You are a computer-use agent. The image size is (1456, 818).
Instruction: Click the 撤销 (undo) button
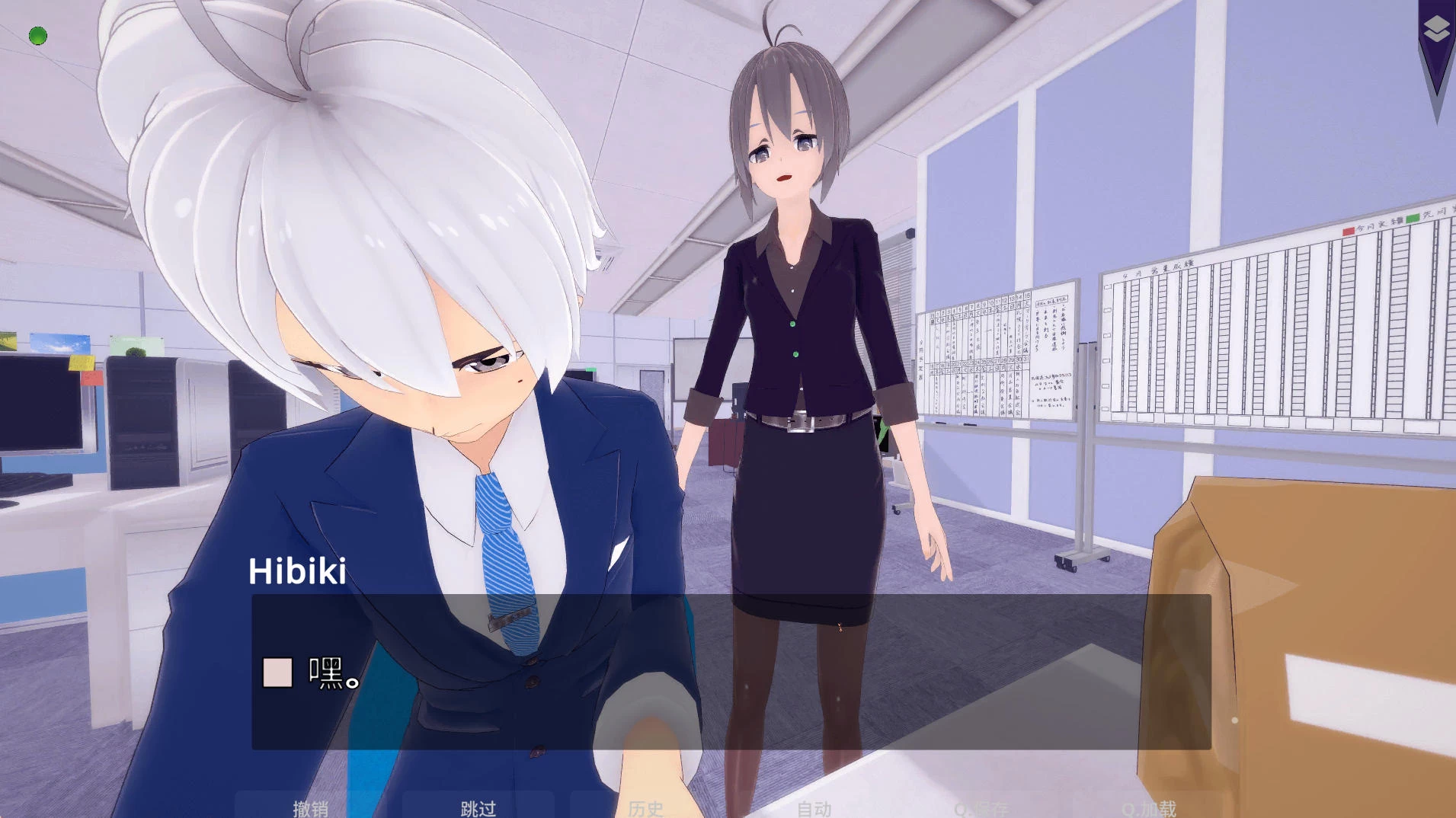point(310,807)
